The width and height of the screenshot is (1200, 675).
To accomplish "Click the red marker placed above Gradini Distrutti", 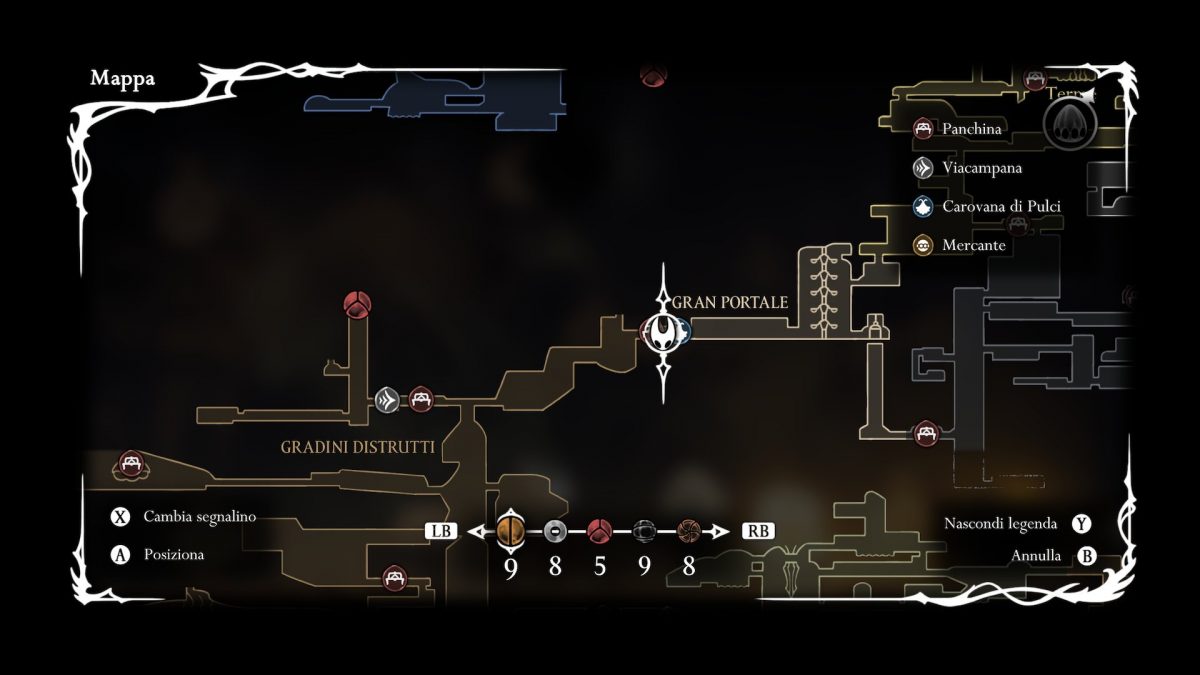I will pyautogui.click(x=357, y=303).
